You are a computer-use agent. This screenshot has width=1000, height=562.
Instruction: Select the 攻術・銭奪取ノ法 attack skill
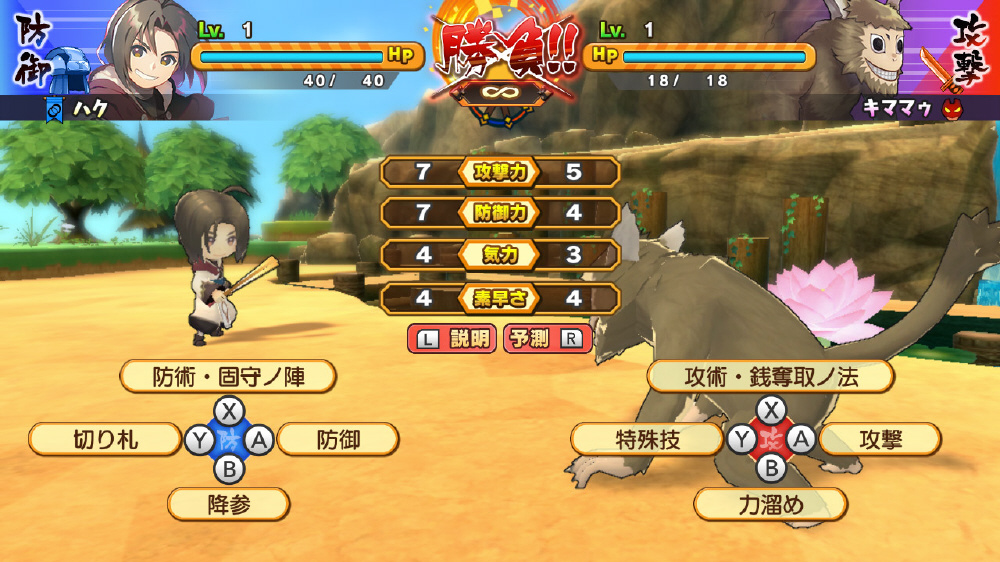click(x=770, y=377)
